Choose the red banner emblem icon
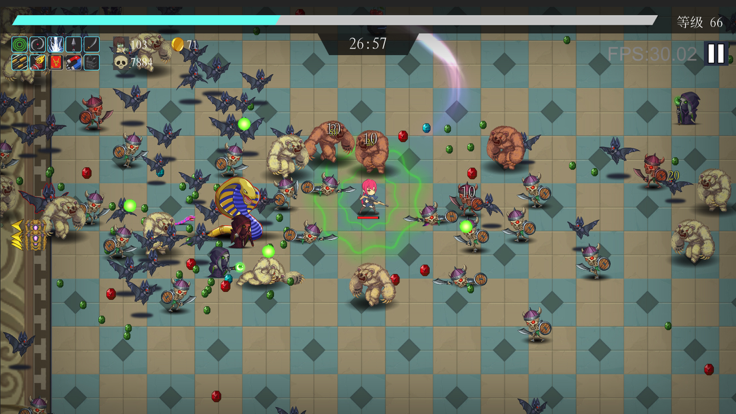Viewport: 736px width, 414px height. point(56,63)
